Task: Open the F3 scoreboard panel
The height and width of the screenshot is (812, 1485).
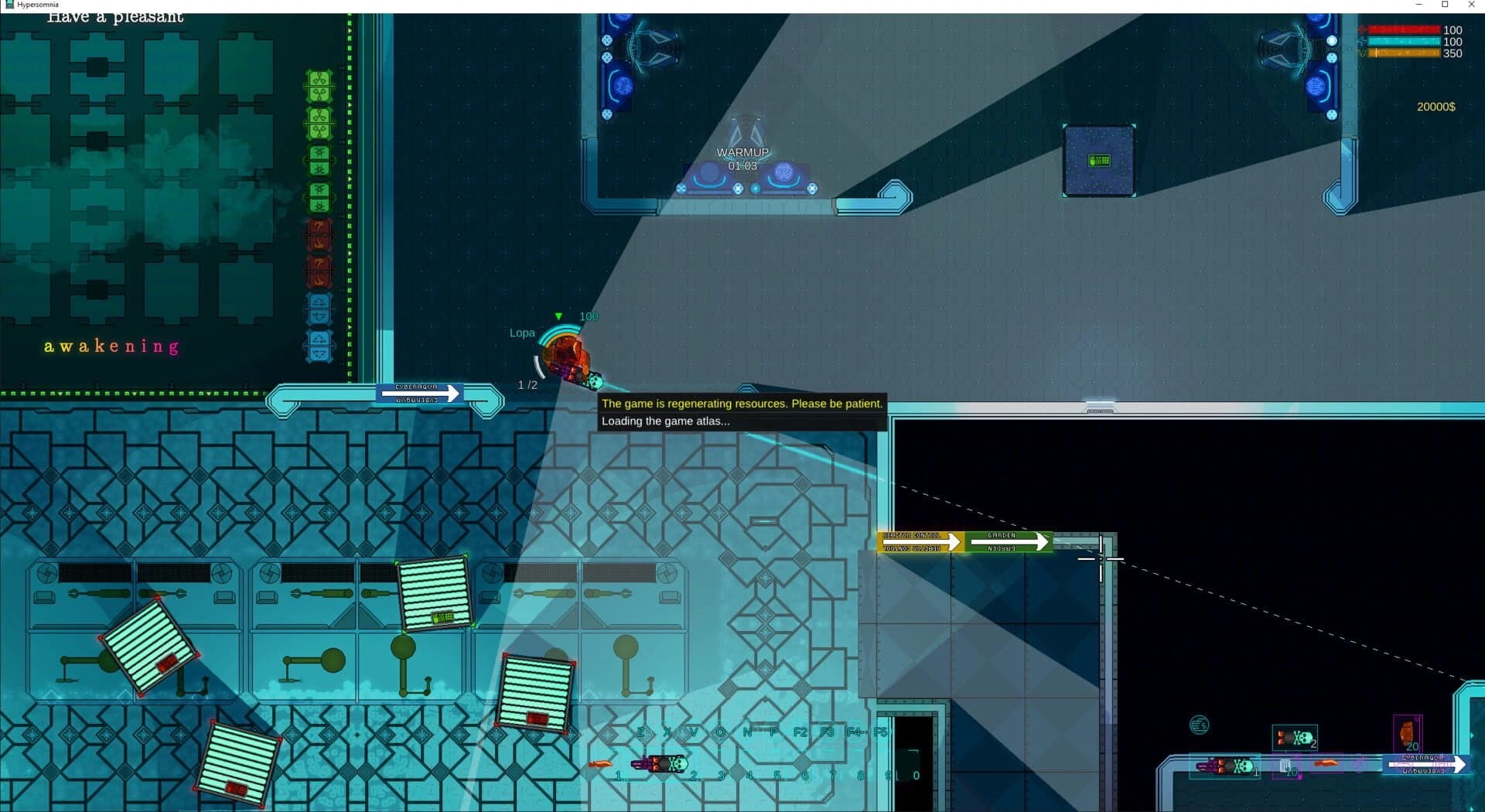Action: coord(828,733)
